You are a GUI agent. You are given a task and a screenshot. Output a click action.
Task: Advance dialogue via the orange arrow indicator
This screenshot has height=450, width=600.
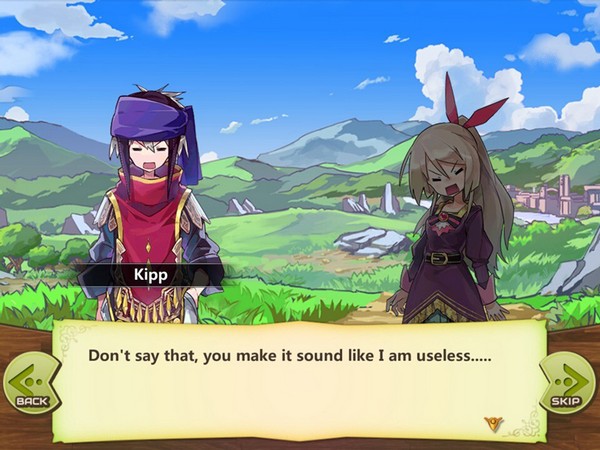pos(493,424)
